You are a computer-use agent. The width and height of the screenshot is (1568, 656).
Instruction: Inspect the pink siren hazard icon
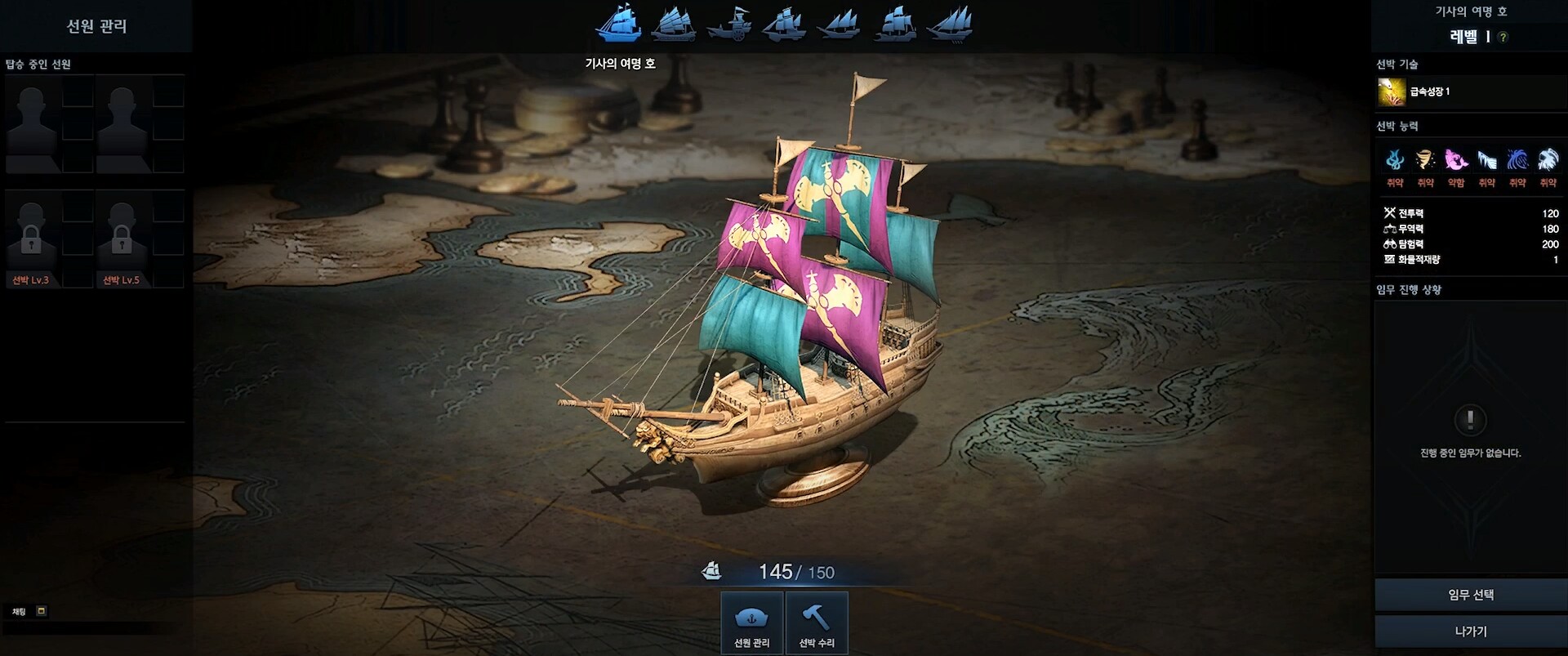1456,159
